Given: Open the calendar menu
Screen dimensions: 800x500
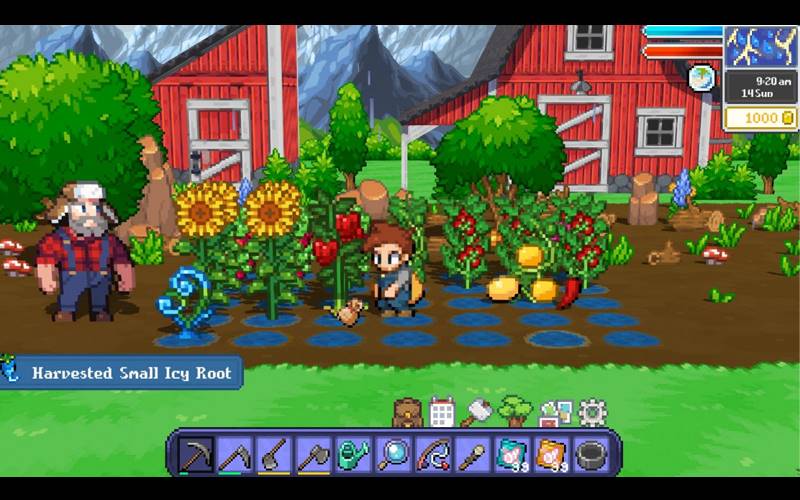Looking at the screenshot, I should [x=441, y=411].
